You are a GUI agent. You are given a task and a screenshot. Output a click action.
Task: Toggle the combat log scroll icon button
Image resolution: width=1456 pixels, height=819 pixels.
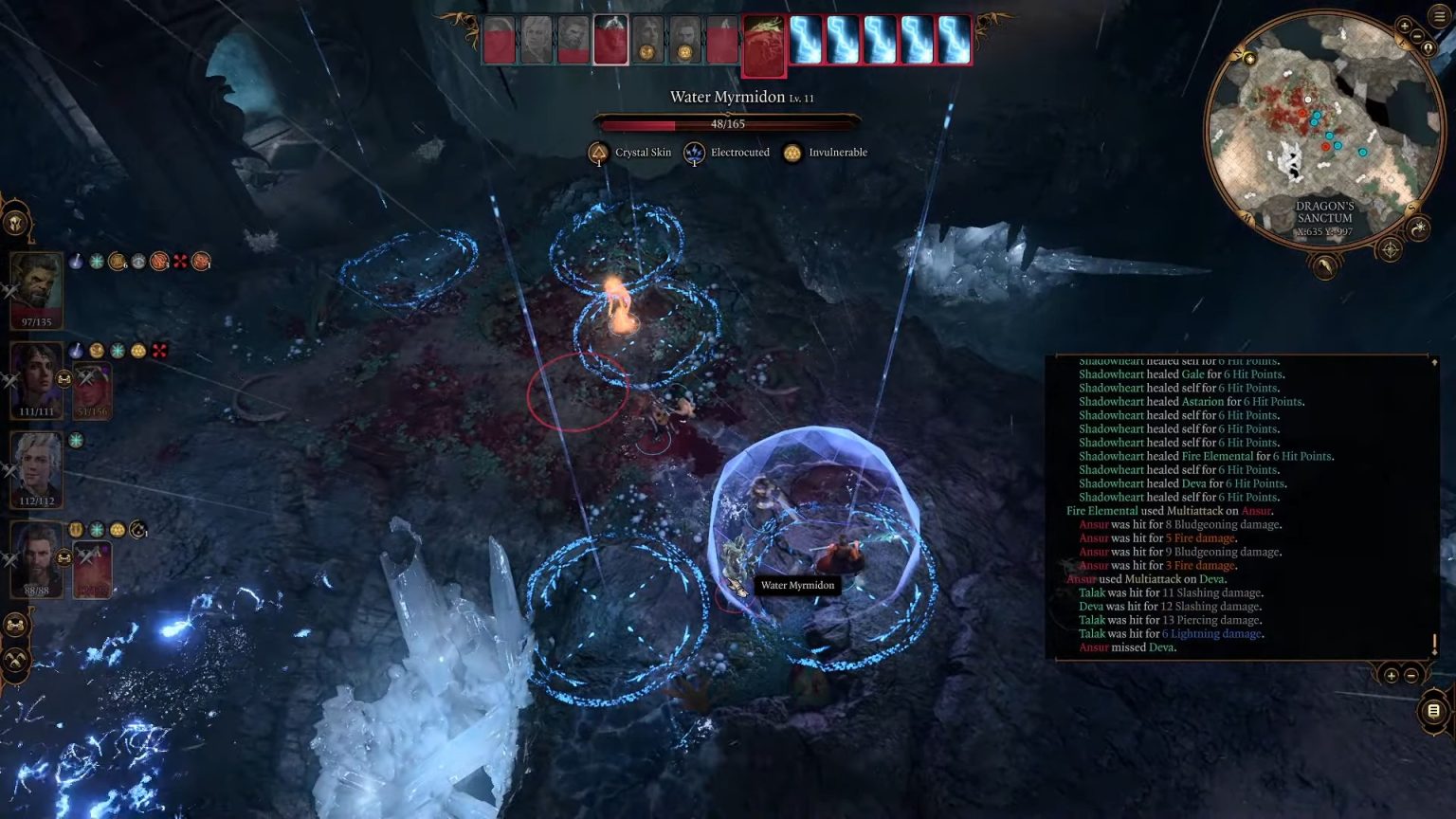(1433, 711)
